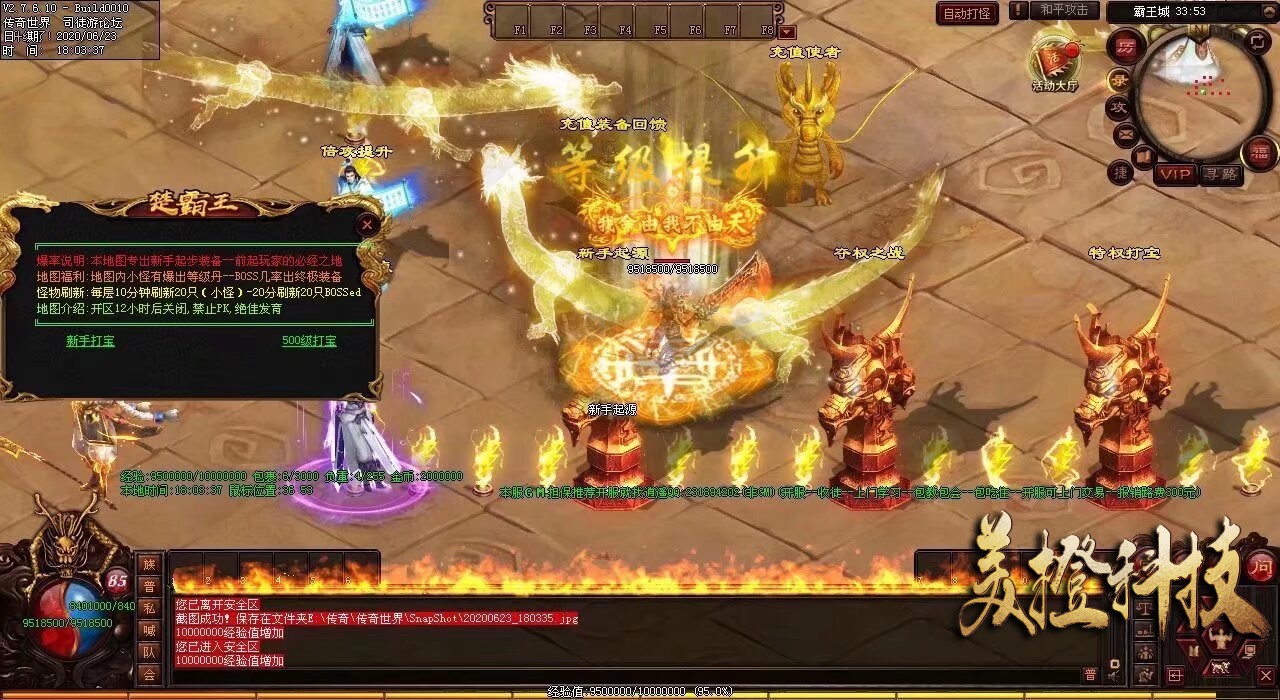Choose the 500级打宝 link
This screenshot has width=1280, height=700.
[309, 341]
